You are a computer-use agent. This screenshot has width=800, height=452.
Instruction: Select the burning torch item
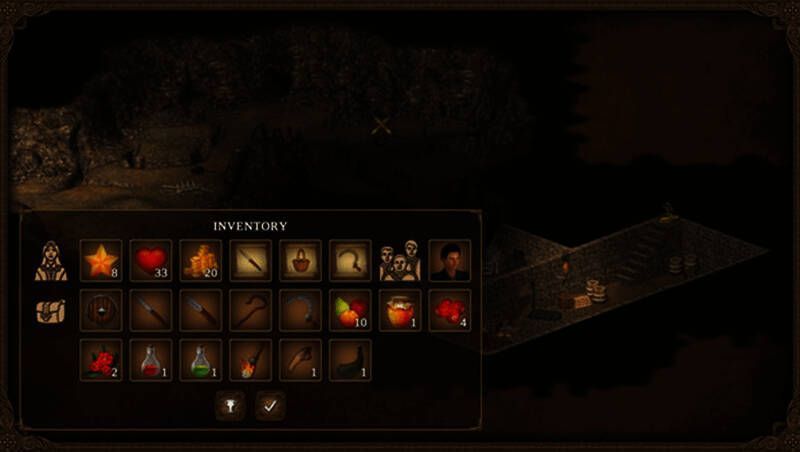click(250, 360)
